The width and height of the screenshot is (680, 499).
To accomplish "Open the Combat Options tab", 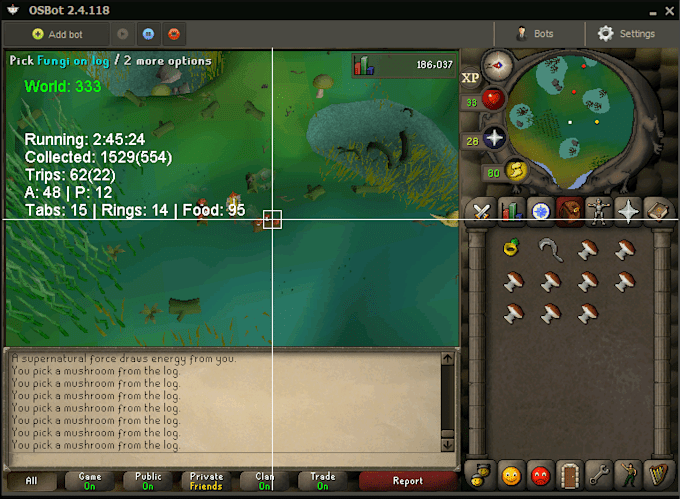I will pyautogui.click(x=482, y=211).
